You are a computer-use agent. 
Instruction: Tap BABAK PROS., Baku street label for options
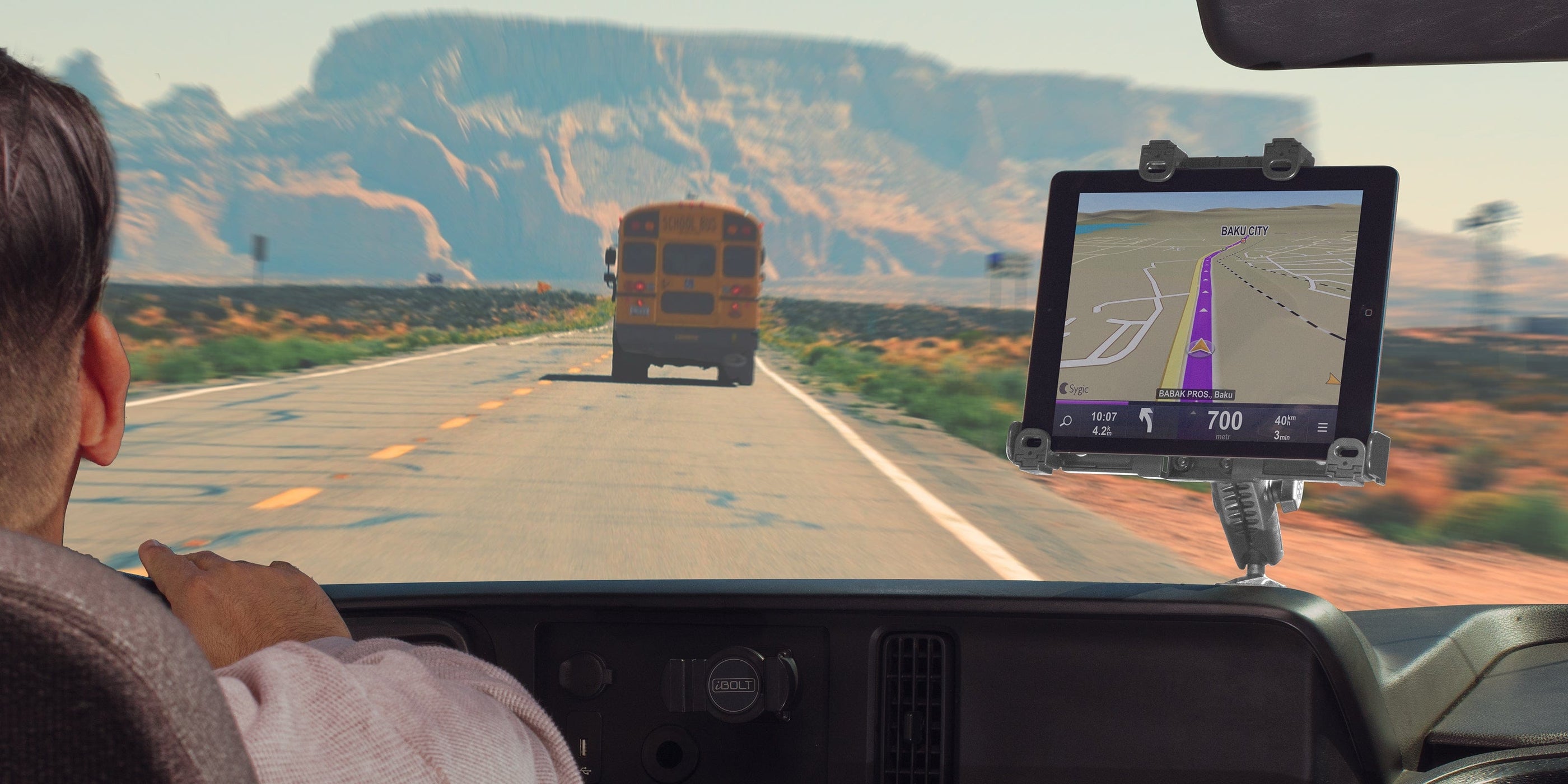pyautogui.click(x=1196, y=395)
